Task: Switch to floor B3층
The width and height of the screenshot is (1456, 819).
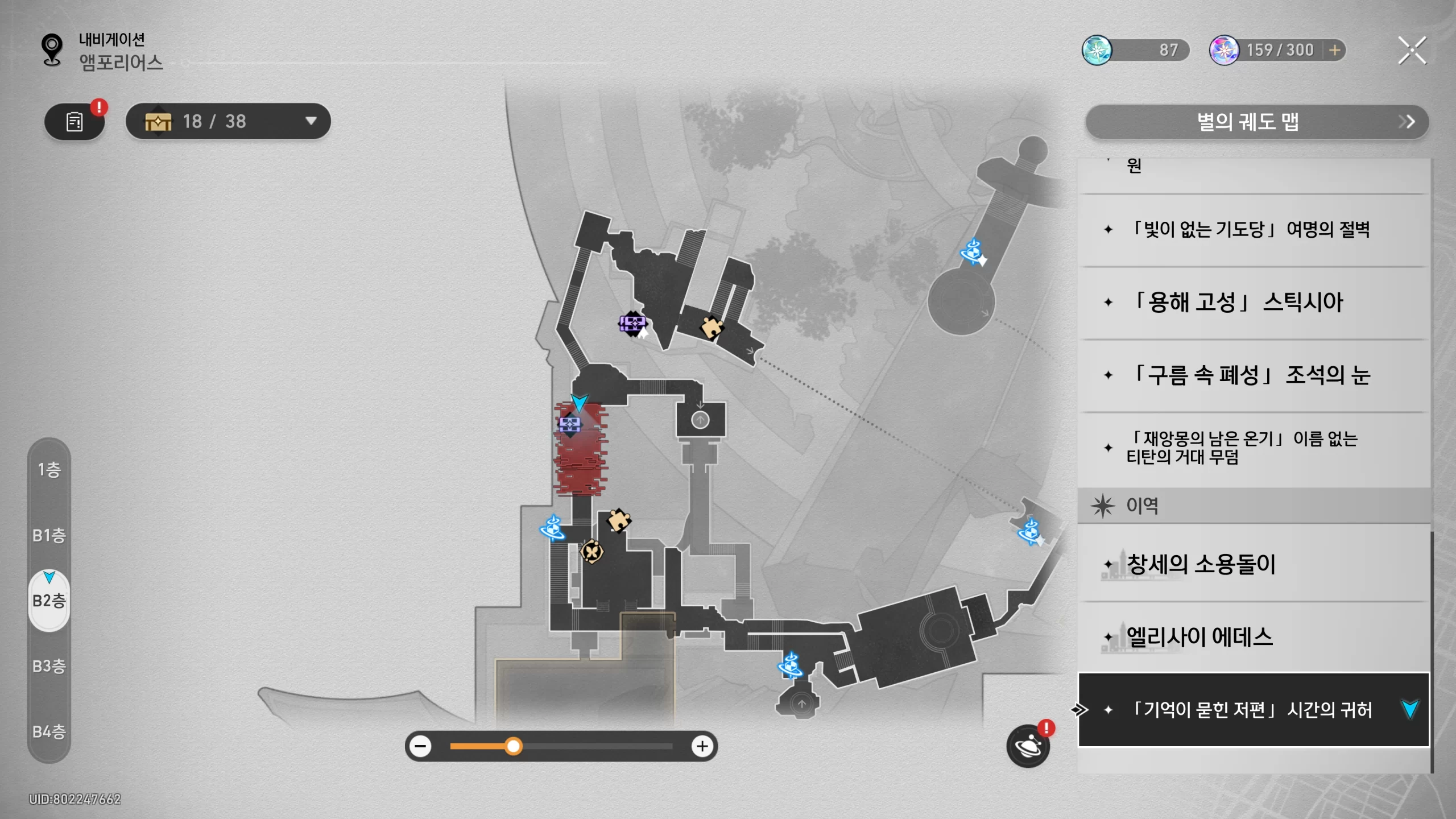Action: click(49, 666)
